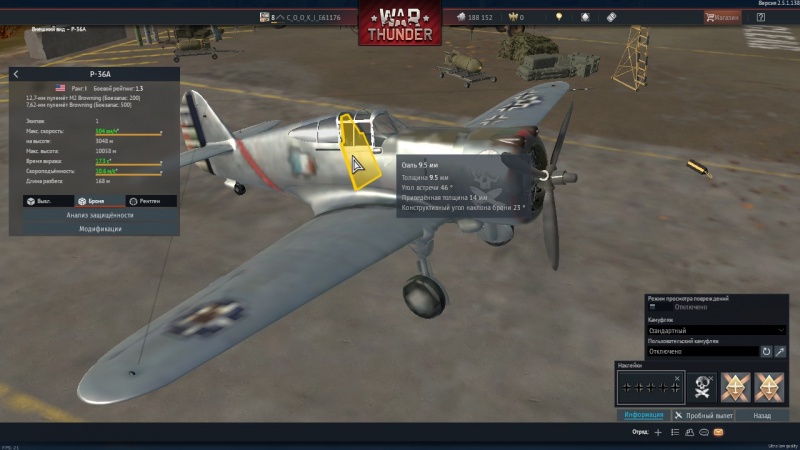Open the War Thunder logo menu
Image resolution: width=800 pixels, height=450 pixels.
click(399, 24)
